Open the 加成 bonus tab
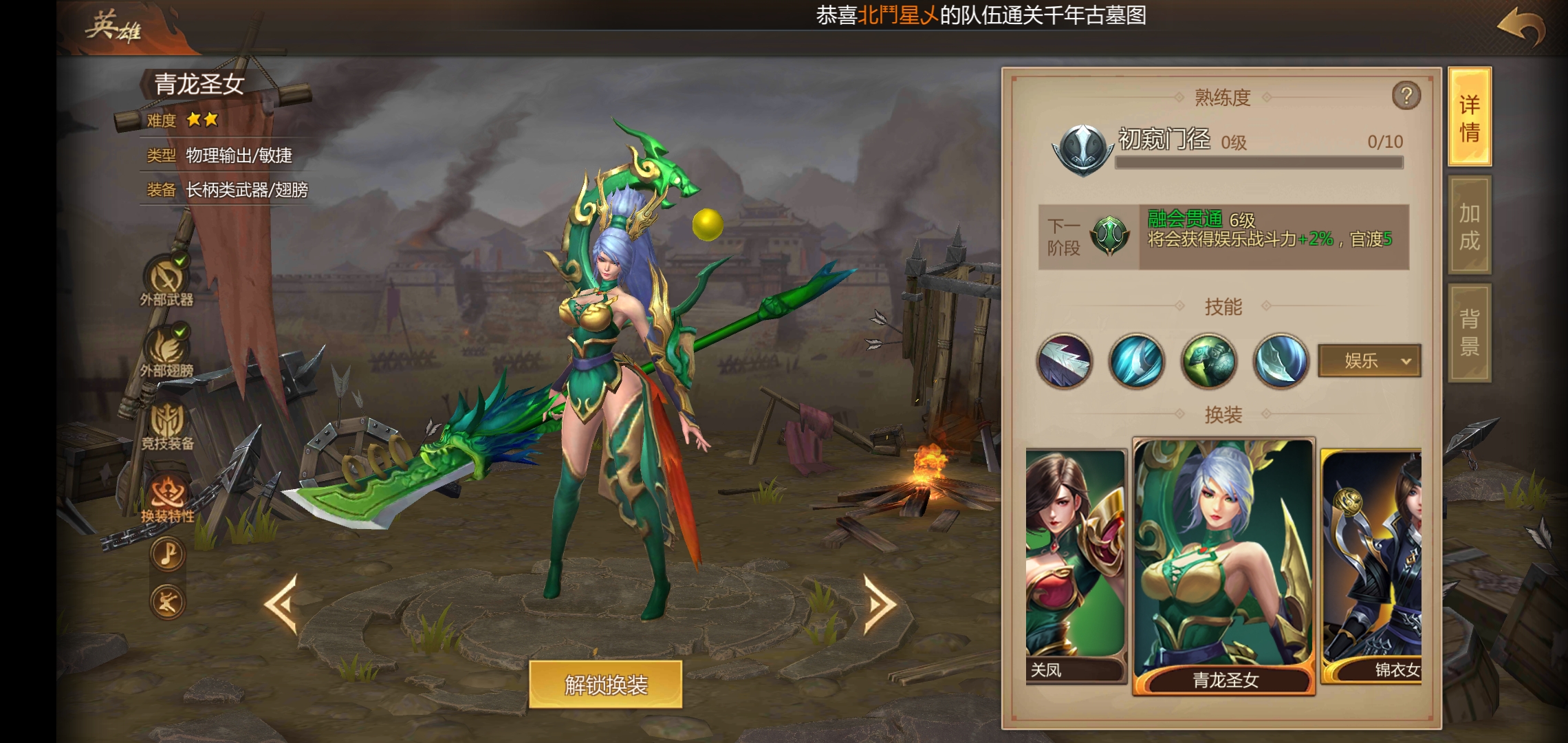The height and width of the screenshot is (743, 1568). click(x=1470, y=226)
